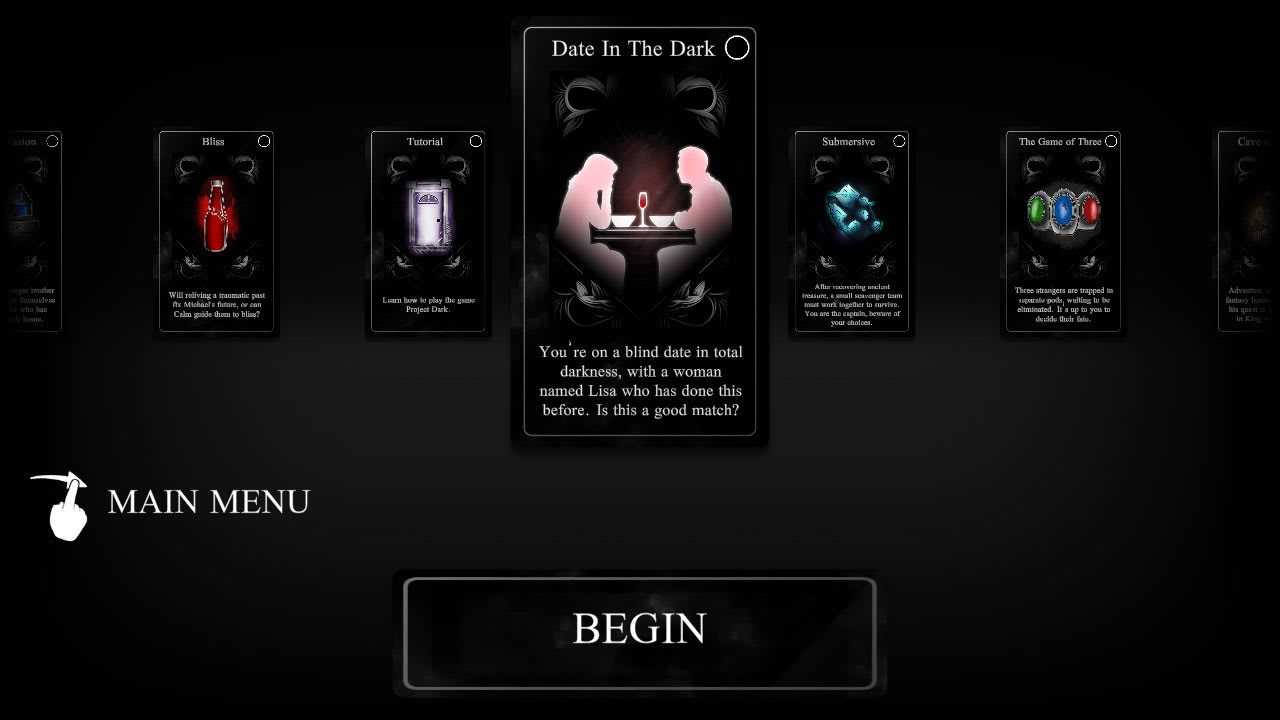
Task: Switch to The Game of Three card
Action: [1063, 230]
